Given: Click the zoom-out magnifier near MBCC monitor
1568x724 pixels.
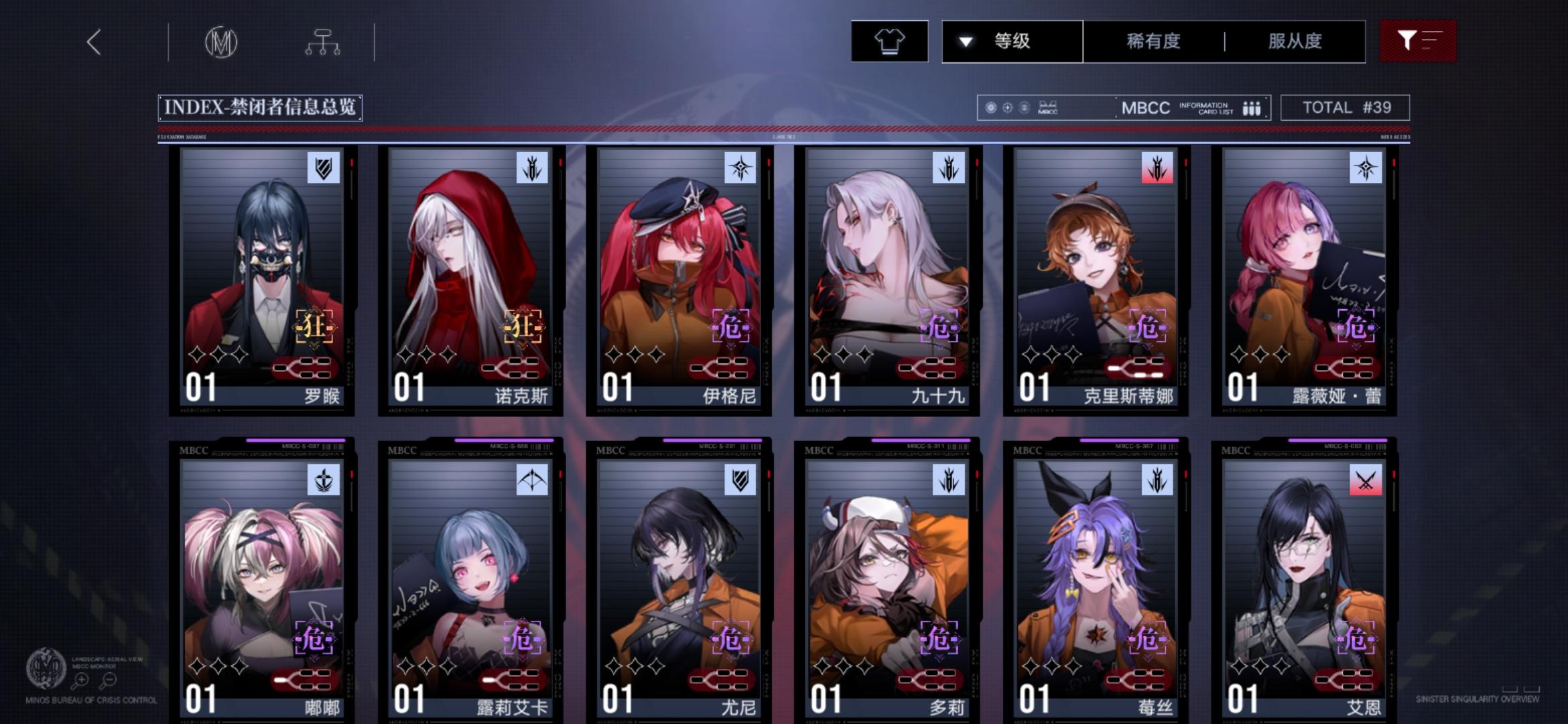Looking at the screenshot, I should point(111,678).
